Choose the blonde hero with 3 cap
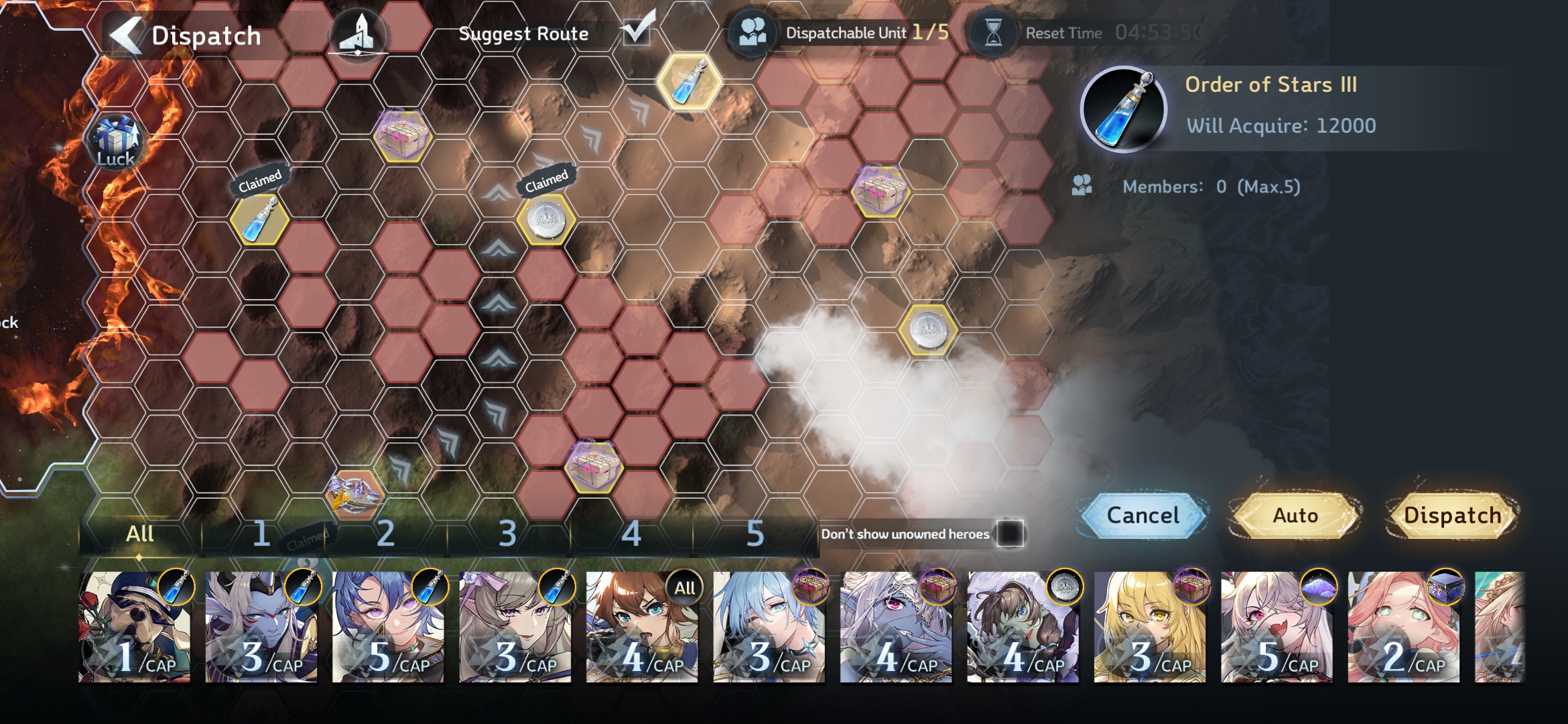The width and height of the screenshot is (1568, 724). [x=1150, y=627]
